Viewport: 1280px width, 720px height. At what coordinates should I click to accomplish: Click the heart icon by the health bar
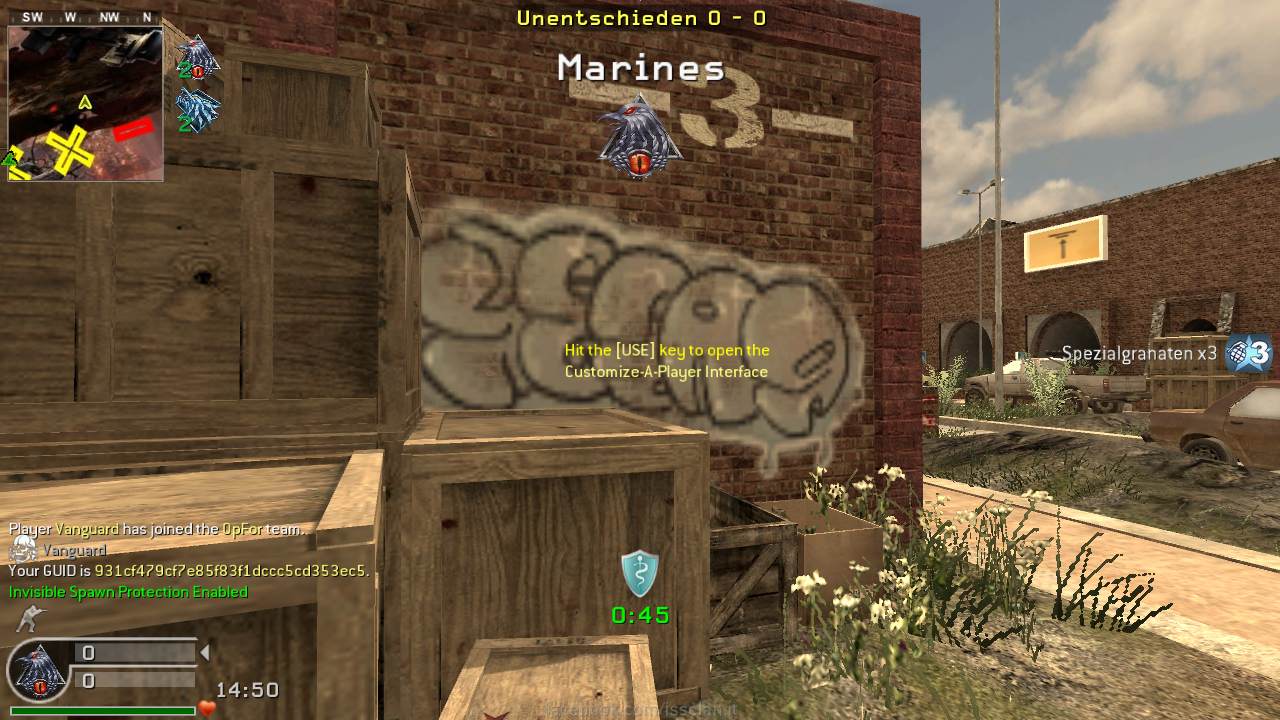click(207, 709)
